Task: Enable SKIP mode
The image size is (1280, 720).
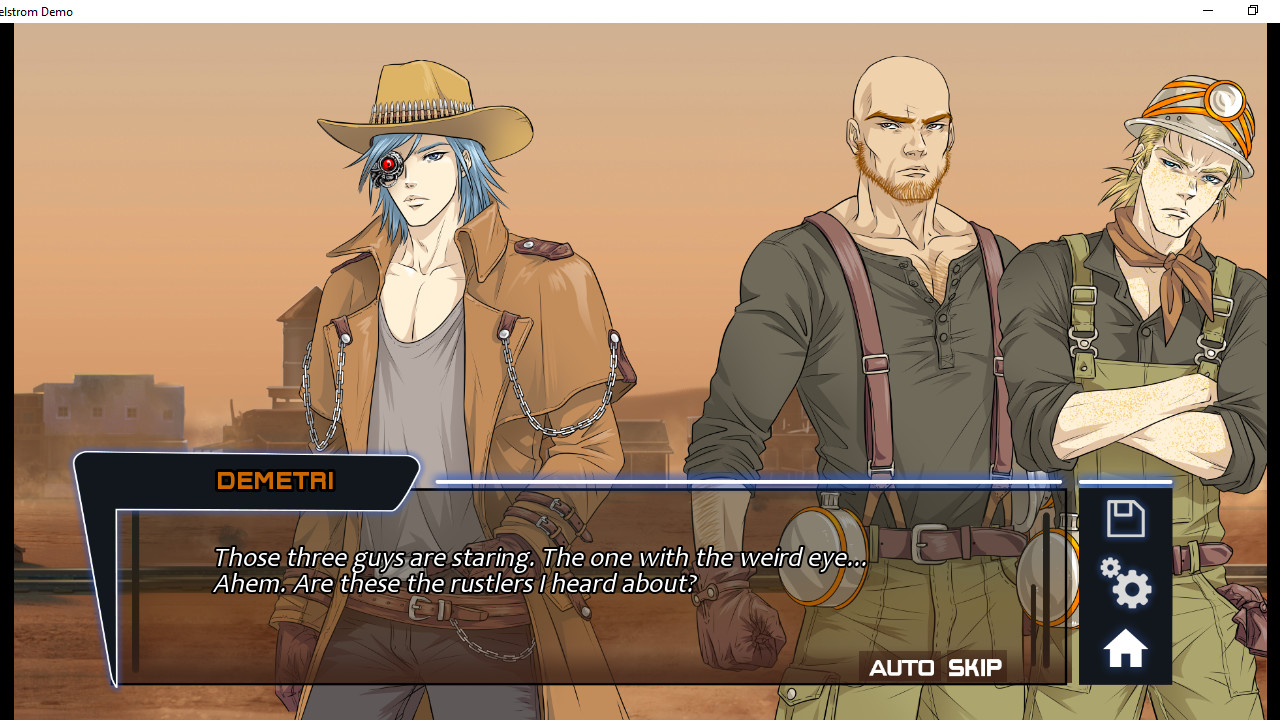Action: [x=975, y=666]
